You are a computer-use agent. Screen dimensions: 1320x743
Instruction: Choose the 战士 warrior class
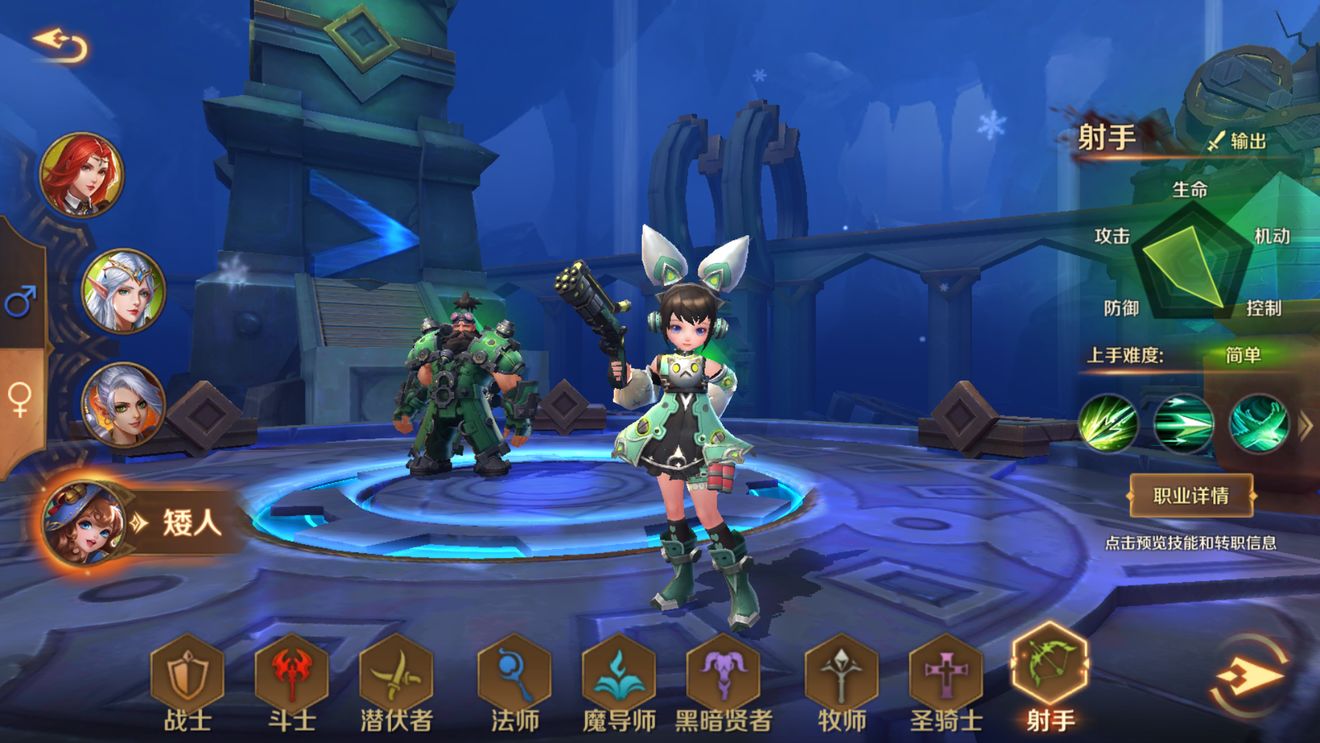coord(187,672)
